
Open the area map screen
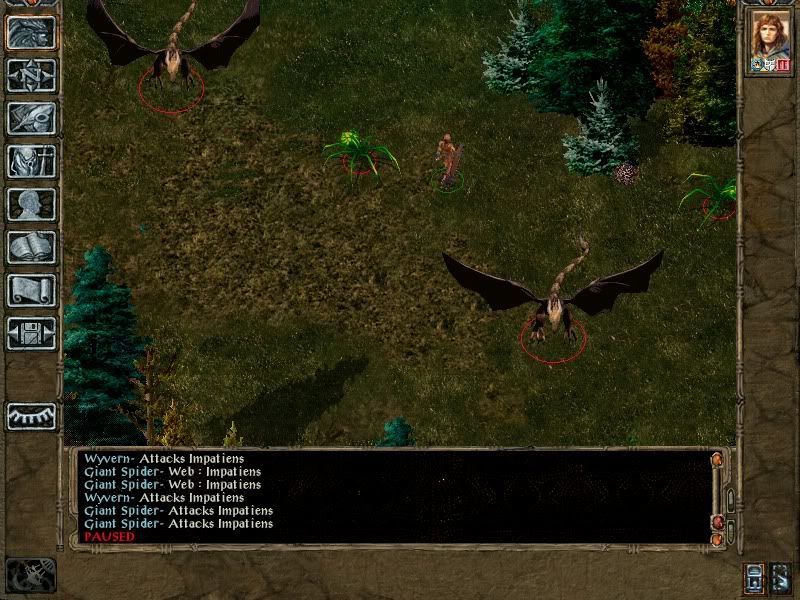[x=31, y=75]
